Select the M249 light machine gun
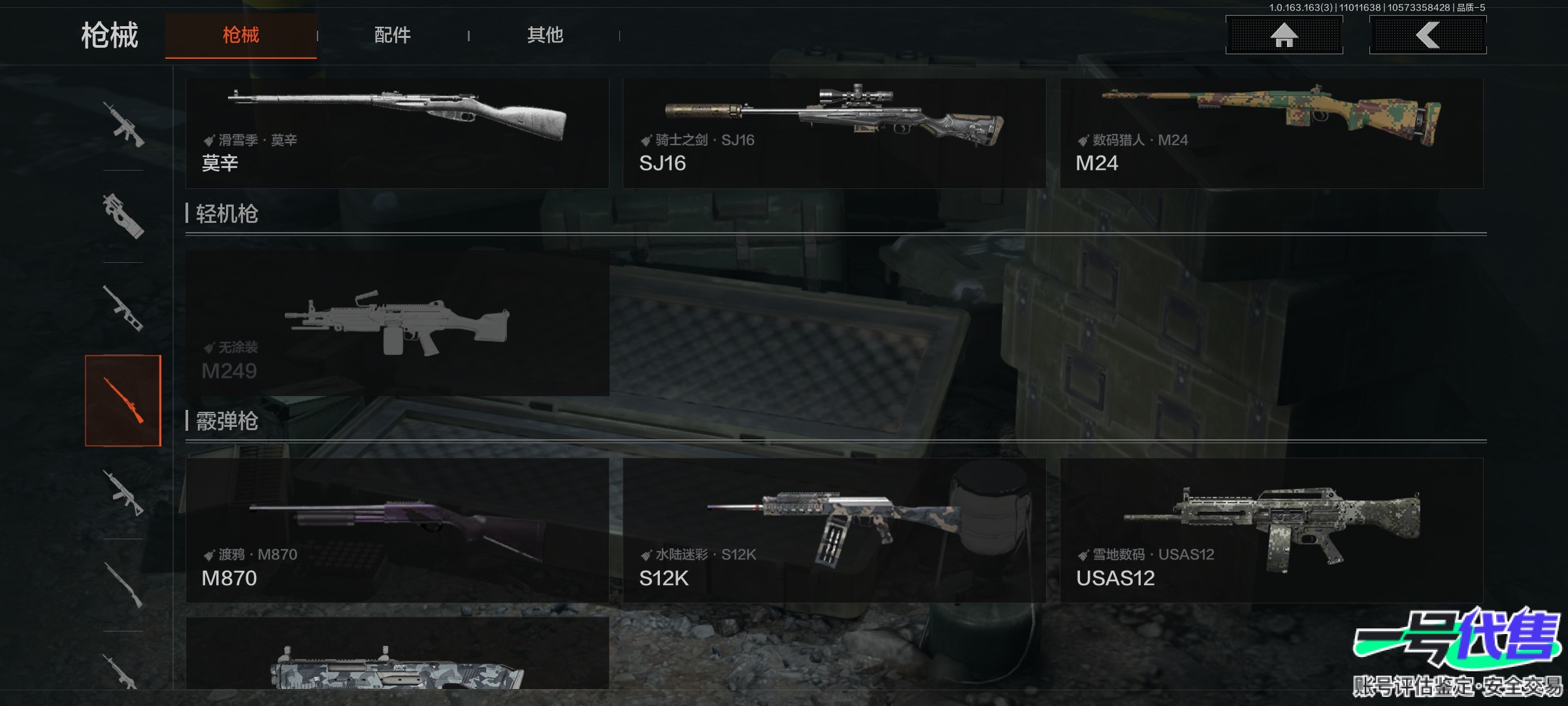 click(397, 323)
